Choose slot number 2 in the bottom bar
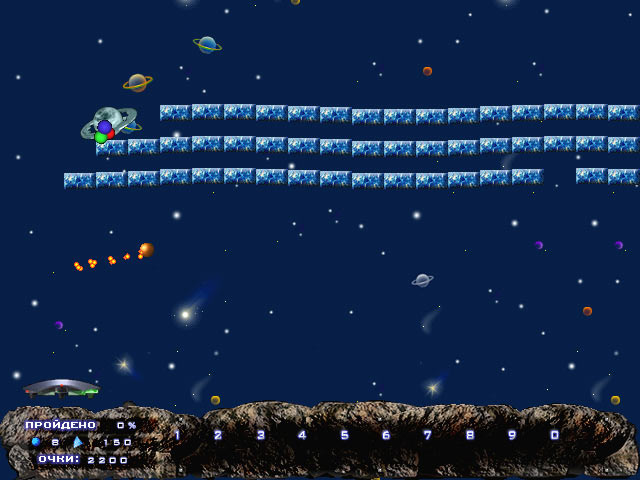This screenshot has height=480, width=640. (x=218, y=435)
